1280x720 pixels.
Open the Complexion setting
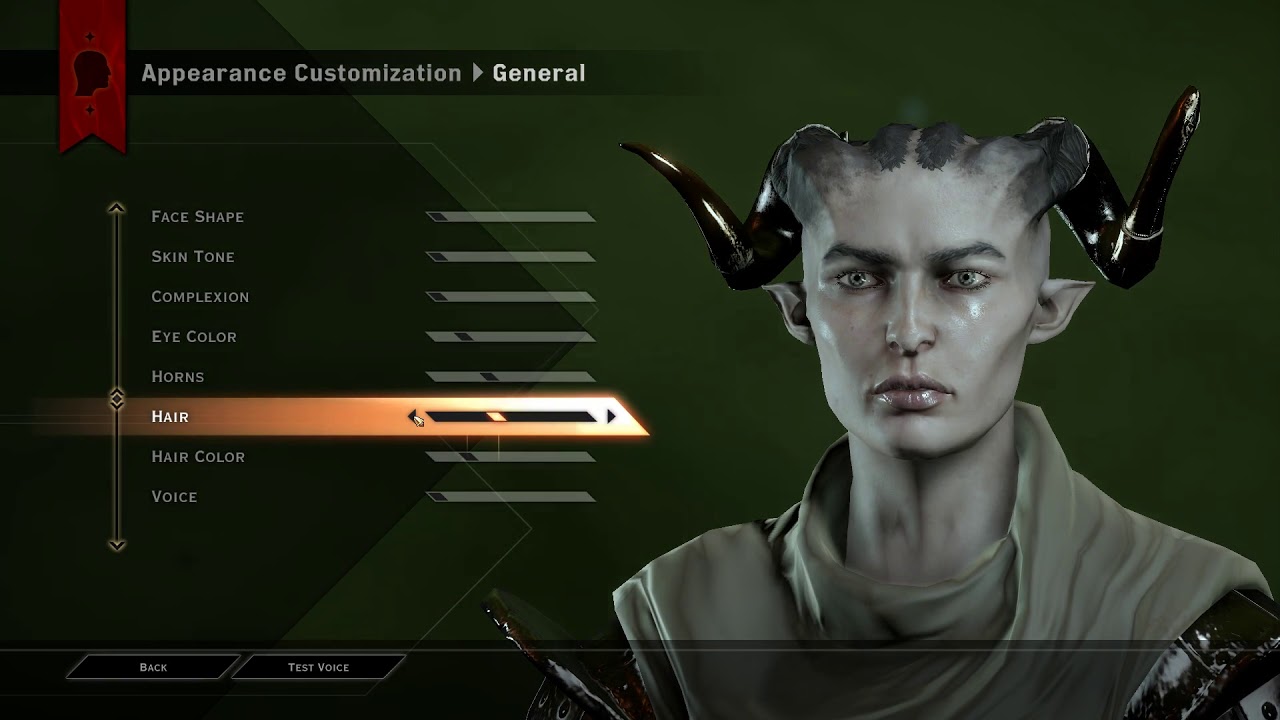[200, 297]
